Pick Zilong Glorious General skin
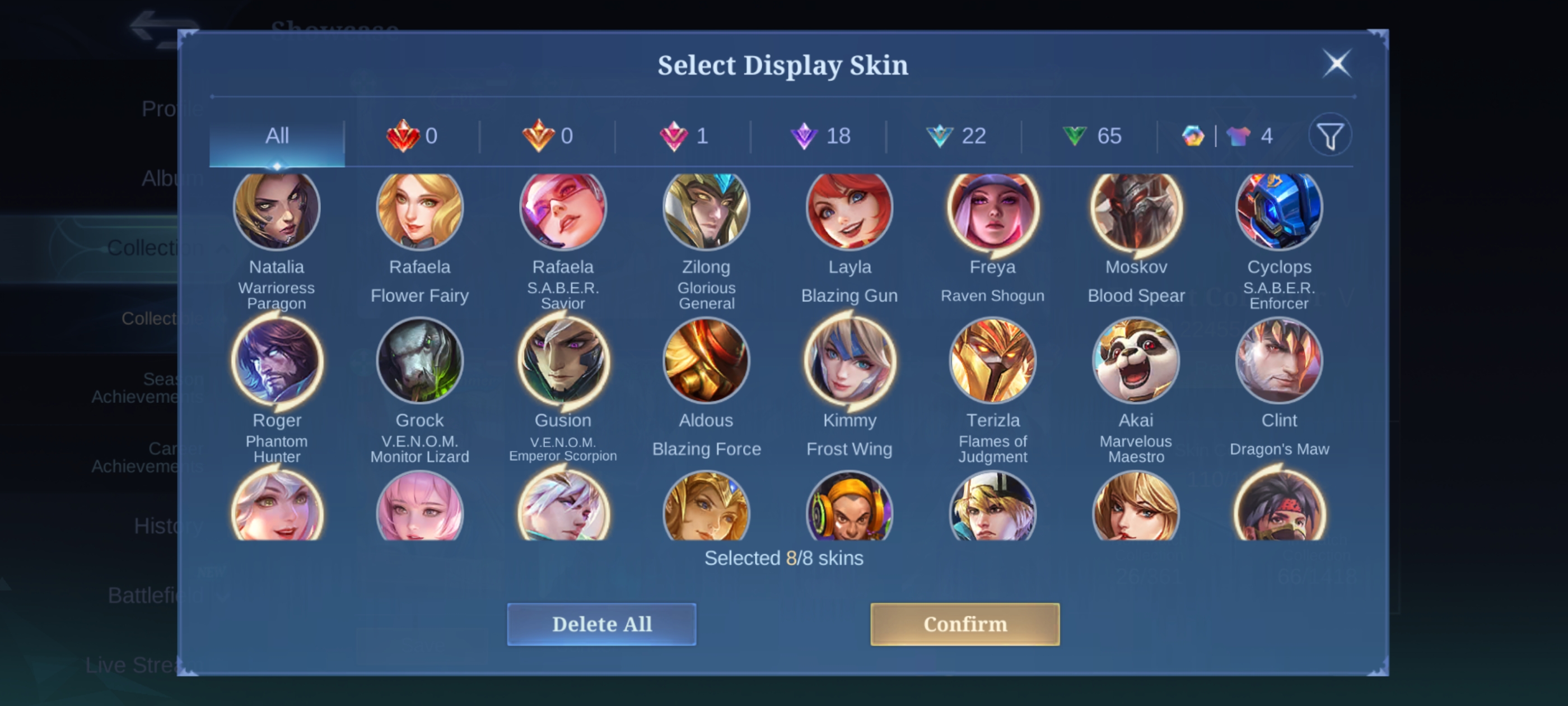 tap(706, 210)
